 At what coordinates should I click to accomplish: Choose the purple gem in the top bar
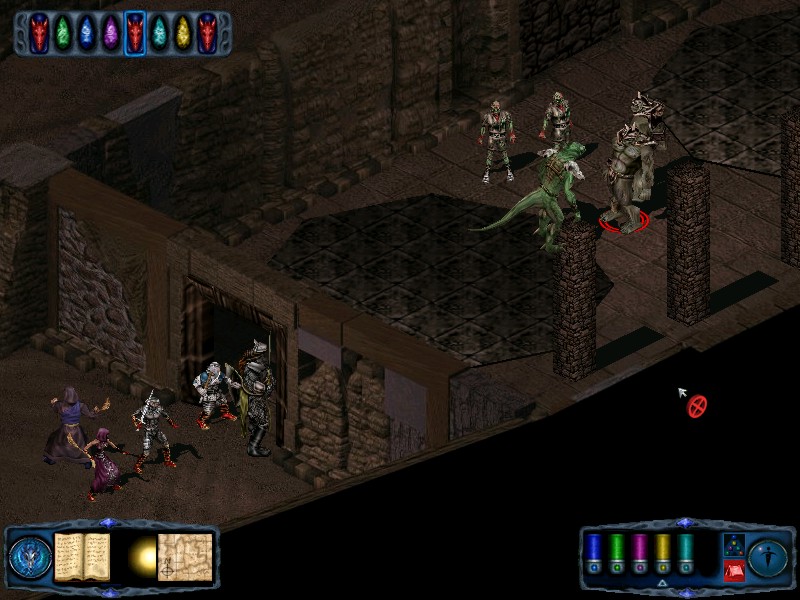(111, 33)
